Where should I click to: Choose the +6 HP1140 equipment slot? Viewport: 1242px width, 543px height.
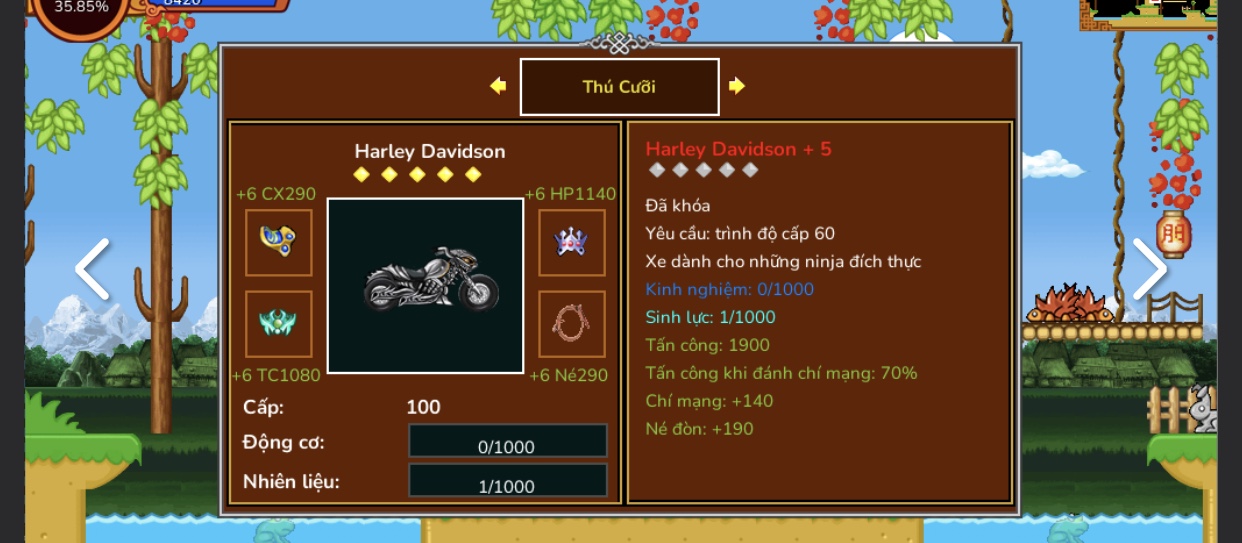point(571,243)
